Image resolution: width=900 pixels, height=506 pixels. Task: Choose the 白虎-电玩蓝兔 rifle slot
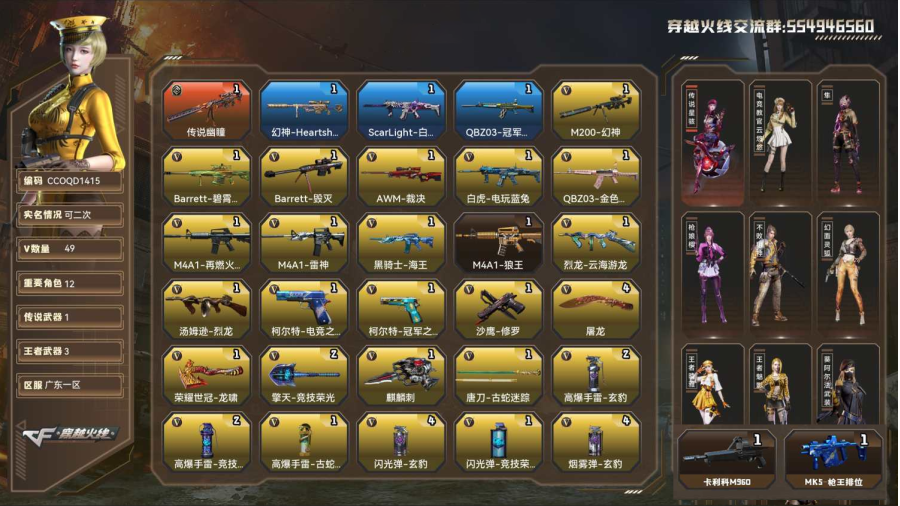499,176
